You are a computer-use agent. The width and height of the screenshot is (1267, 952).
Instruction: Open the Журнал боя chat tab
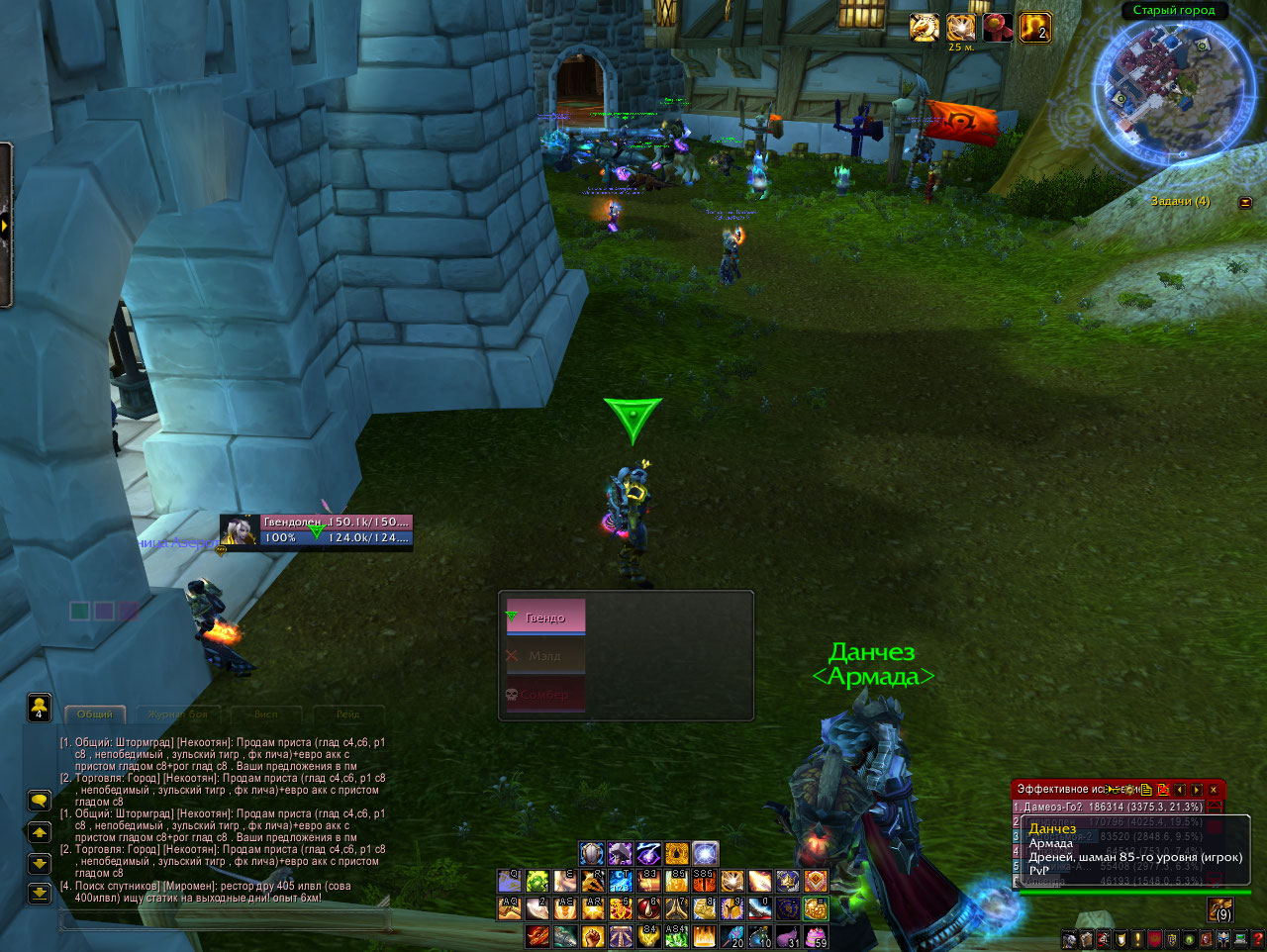coord(179,714)
